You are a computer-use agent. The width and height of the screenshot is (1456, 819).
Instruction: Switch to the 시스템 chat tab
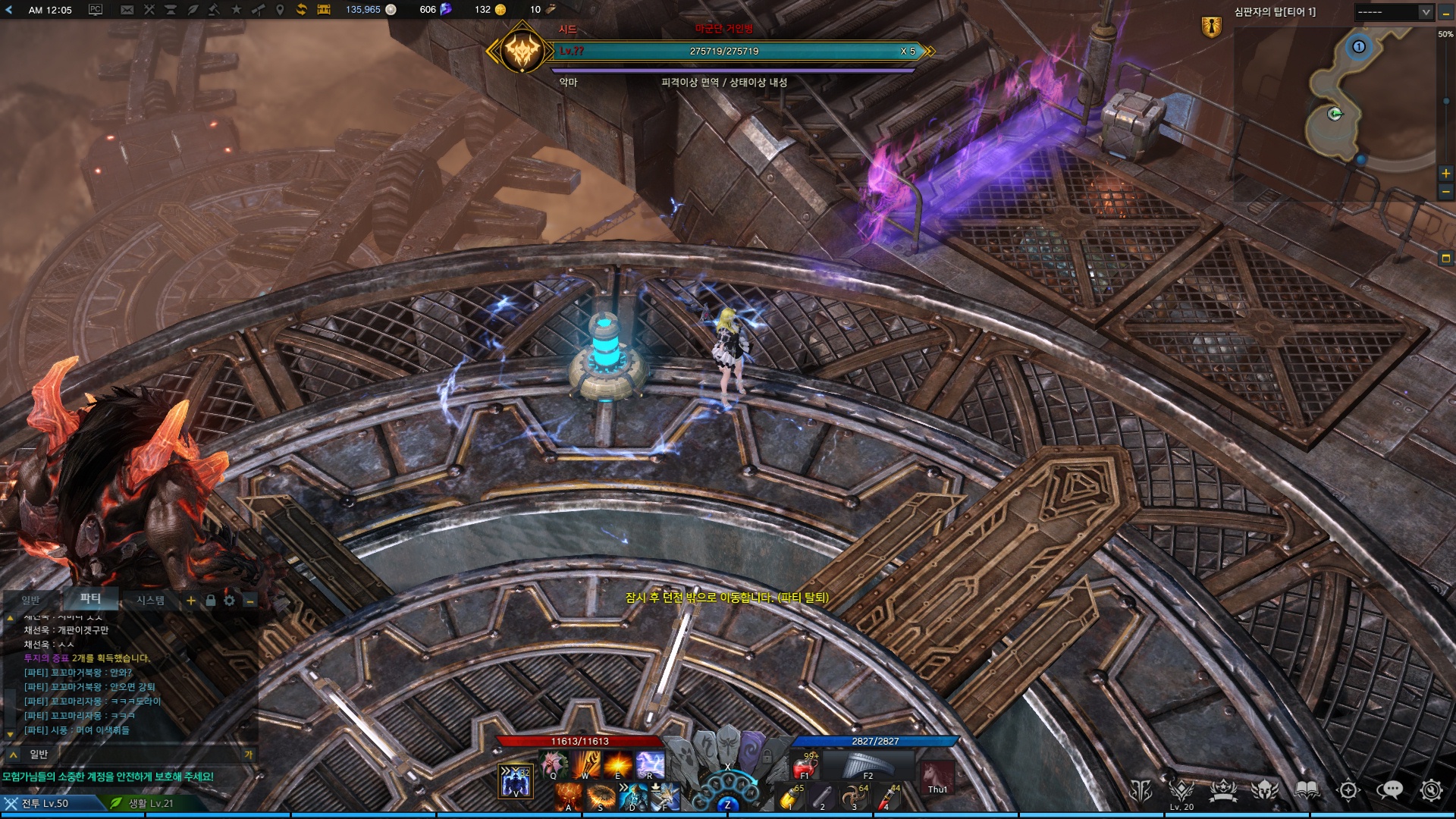(150, 601)
